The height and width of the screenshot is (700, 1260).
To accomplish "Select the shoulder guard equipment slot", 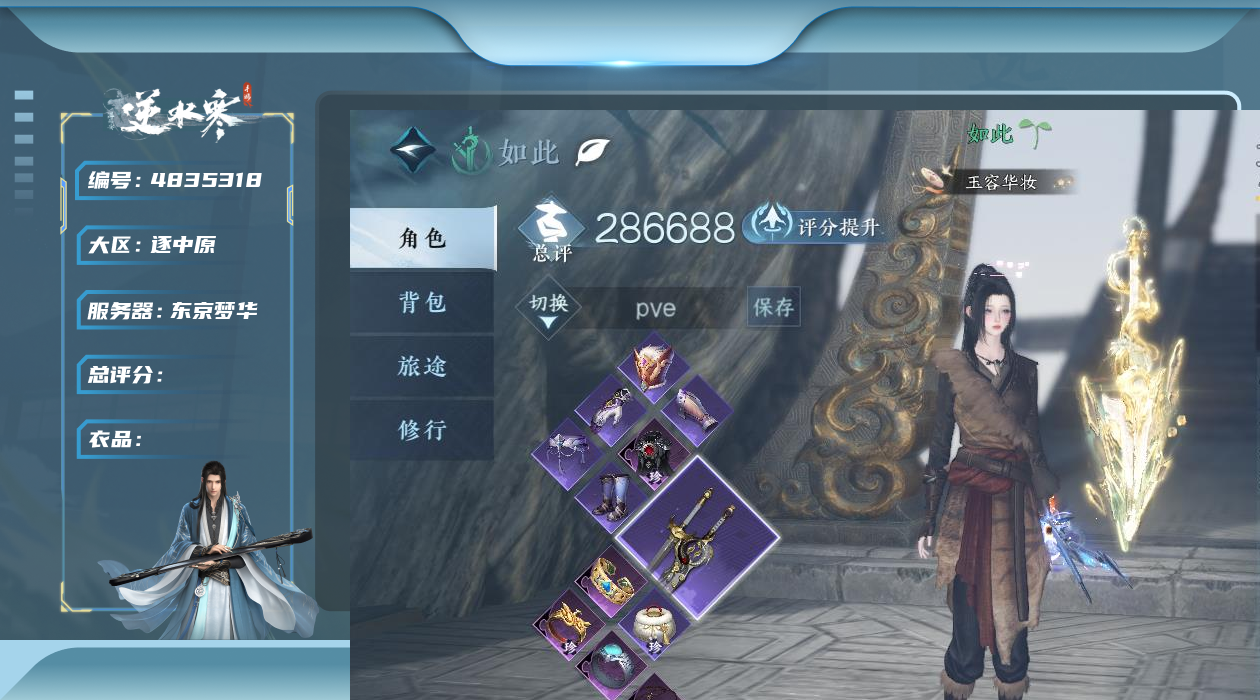I will [611, 409].
